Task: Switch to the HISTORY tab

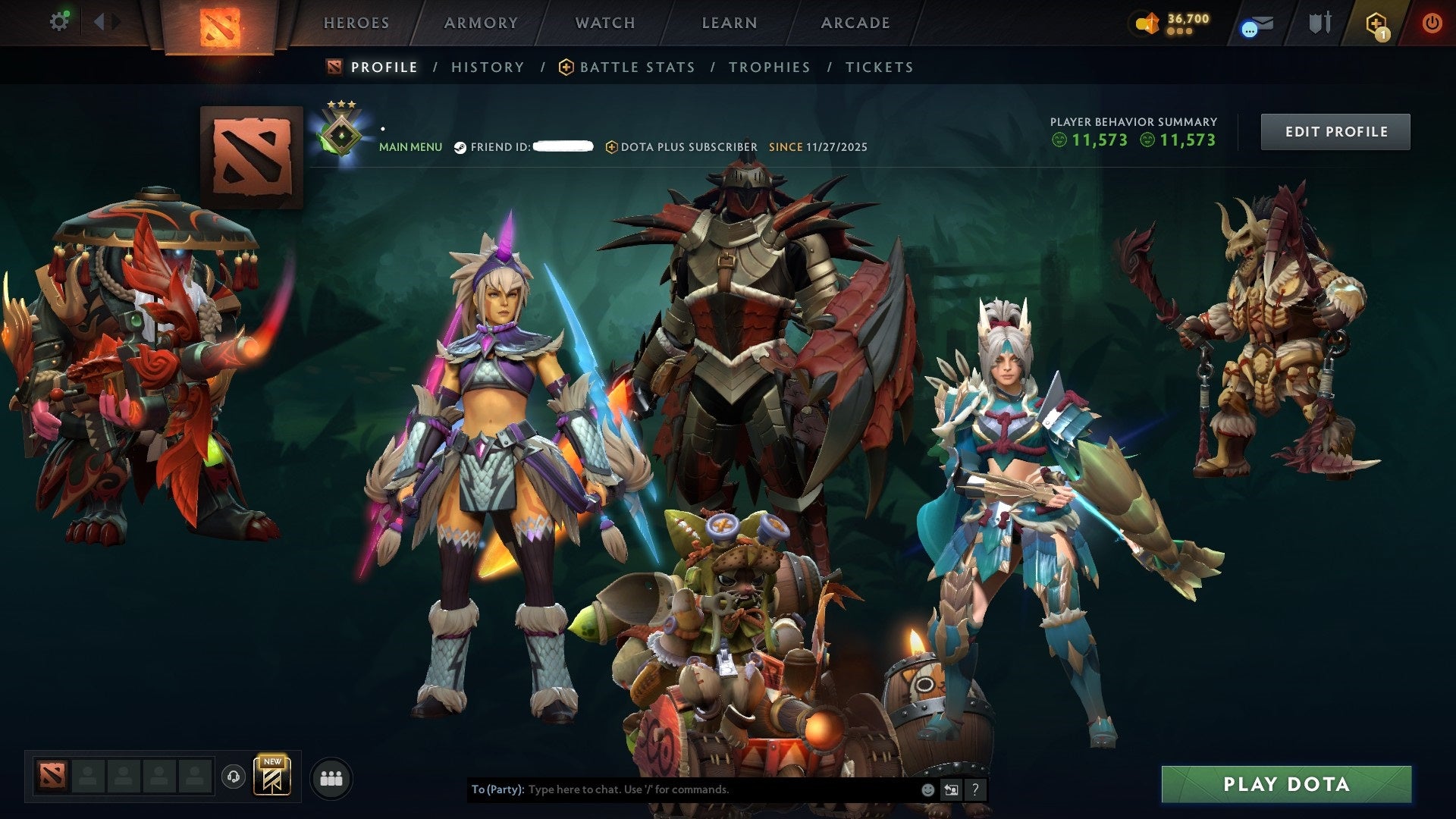Action: click(x=487, y=67)
